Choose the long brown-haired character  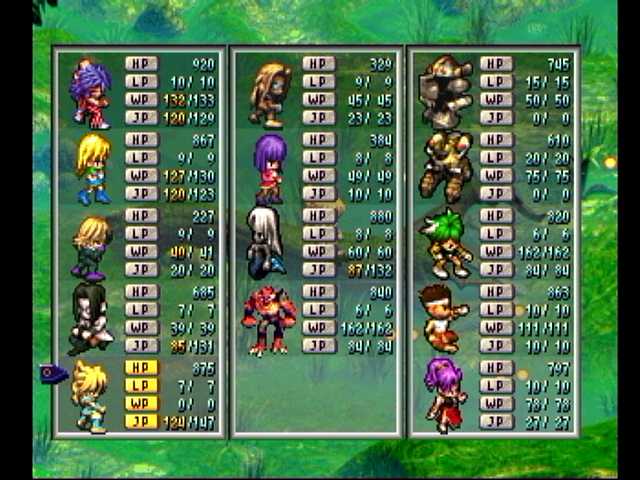[x=269, y=94]
